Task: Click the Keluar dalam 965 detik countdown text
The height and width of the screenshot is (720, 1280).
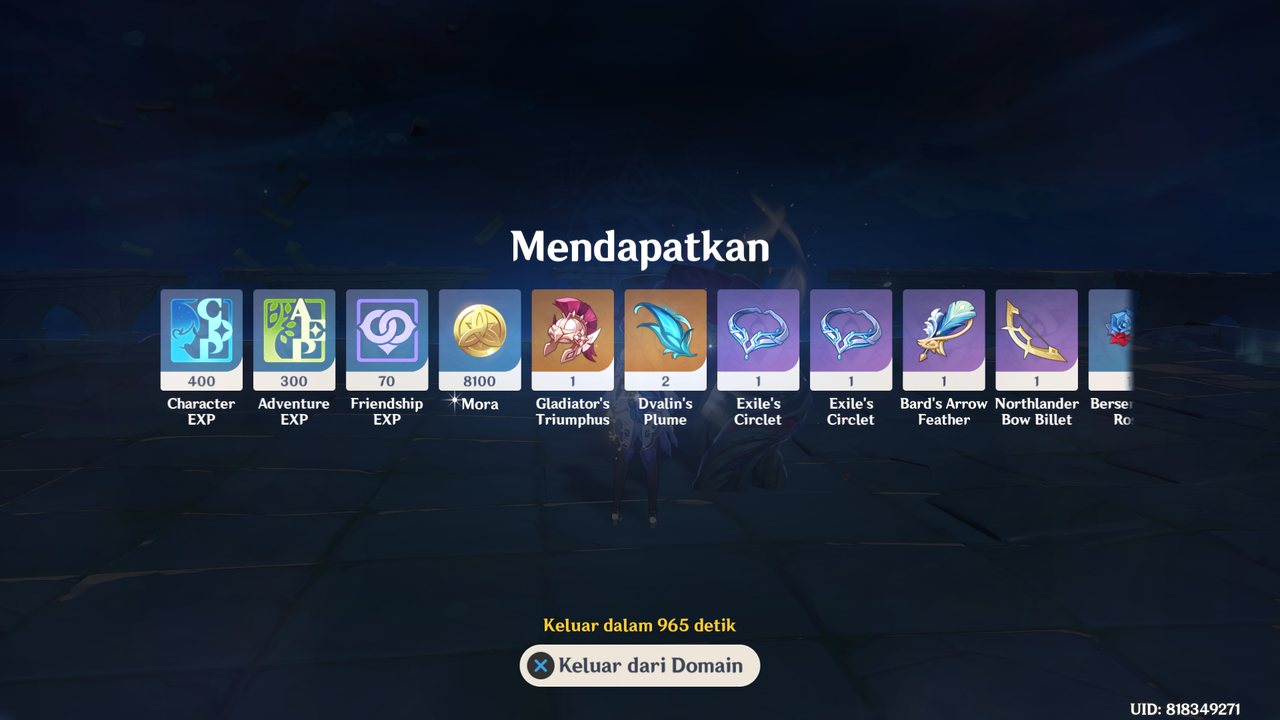Action: click(639, 625)
